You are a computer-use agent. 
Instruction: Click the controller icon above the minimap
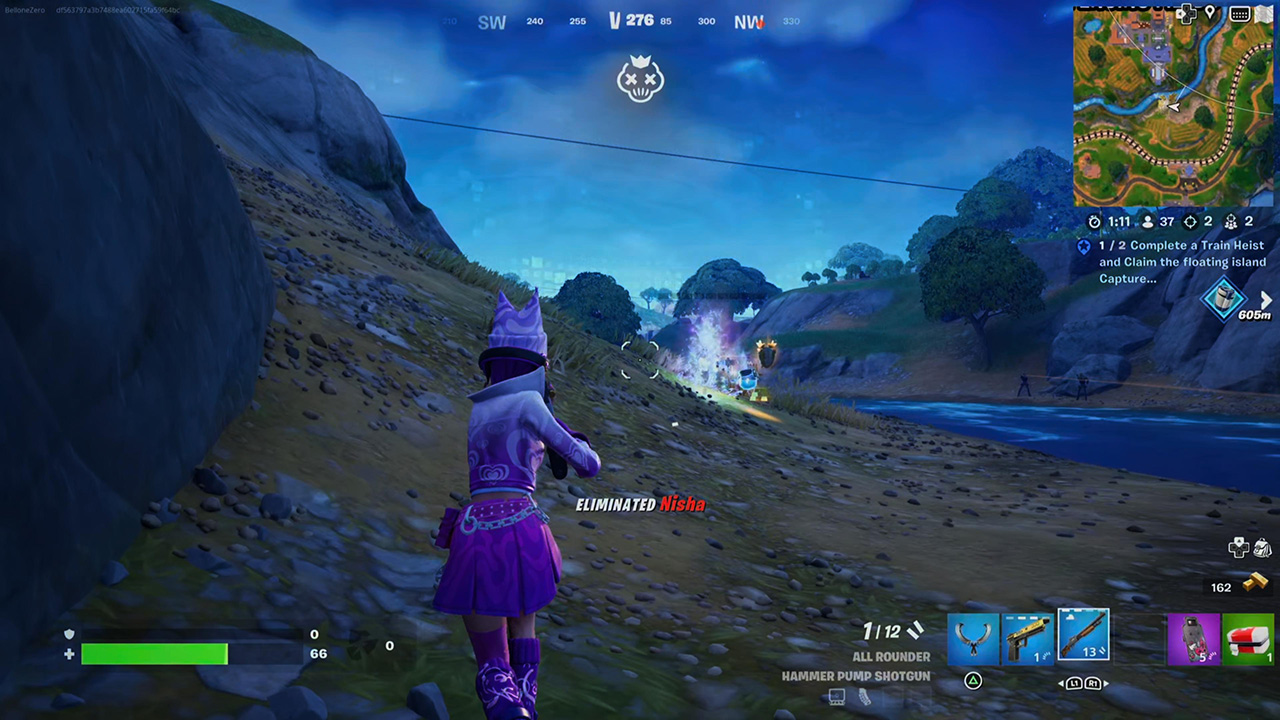1186,13
